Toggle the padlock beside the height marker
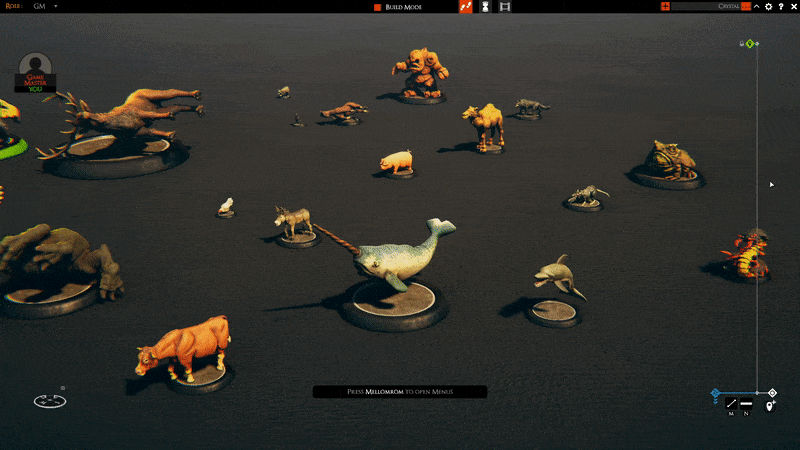Image resolution: width=800 pixels, height=450 pixels. pos(741,44)
